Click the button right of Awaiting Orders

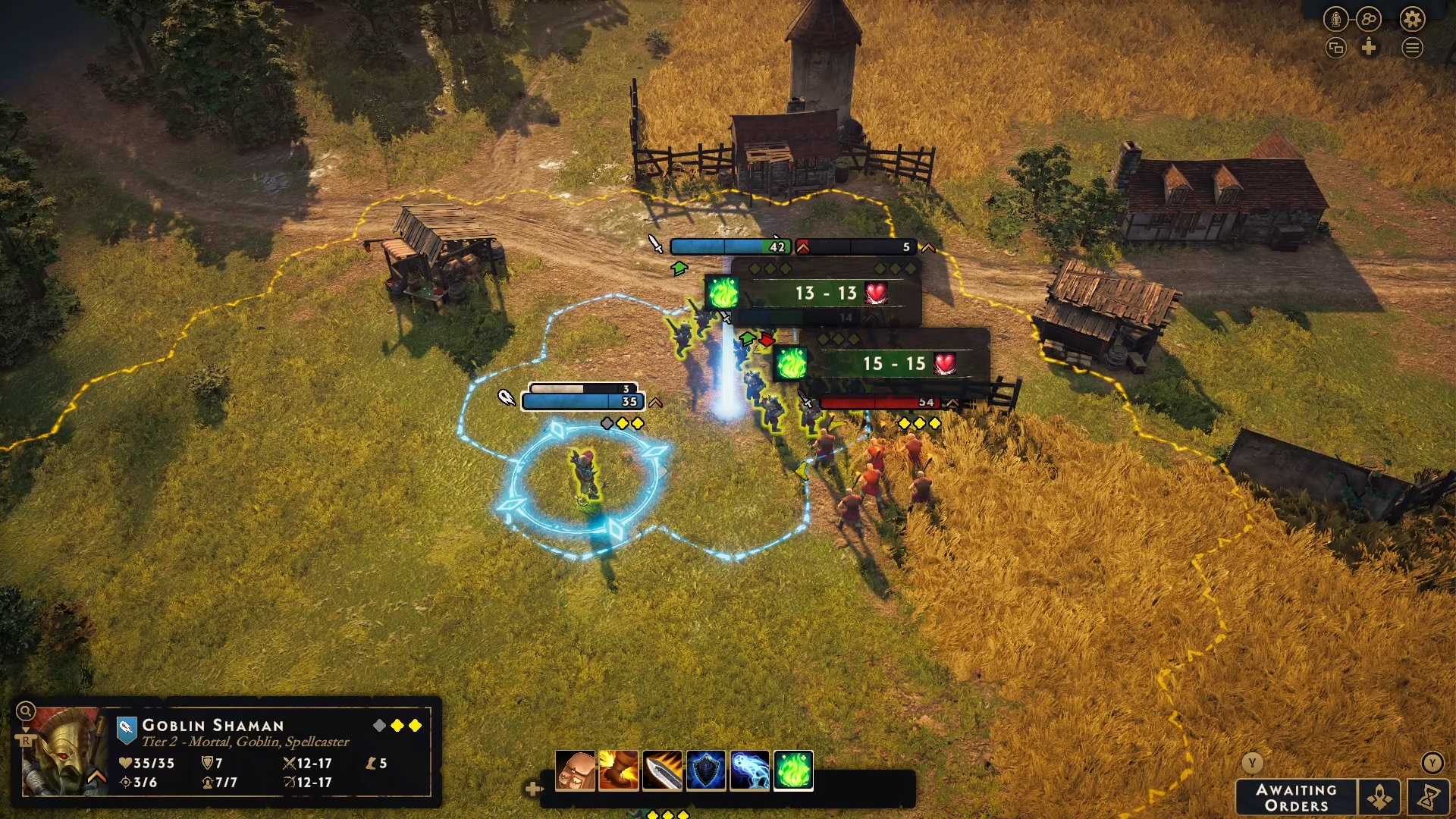[x=1379, y=798]
